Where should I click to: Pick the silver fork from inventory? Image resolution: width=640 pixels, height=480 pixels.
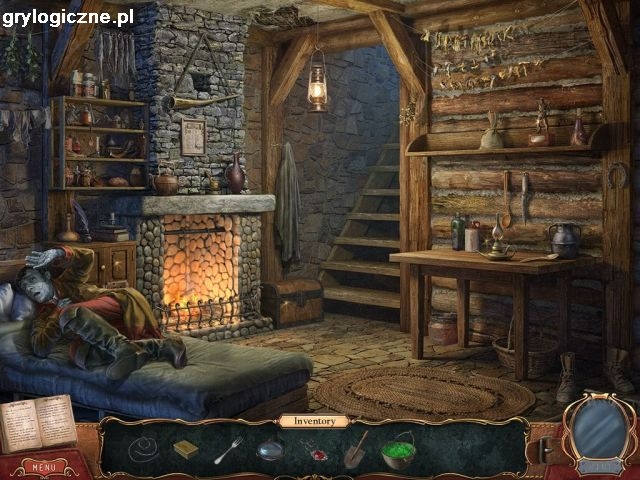click(228, 449)
